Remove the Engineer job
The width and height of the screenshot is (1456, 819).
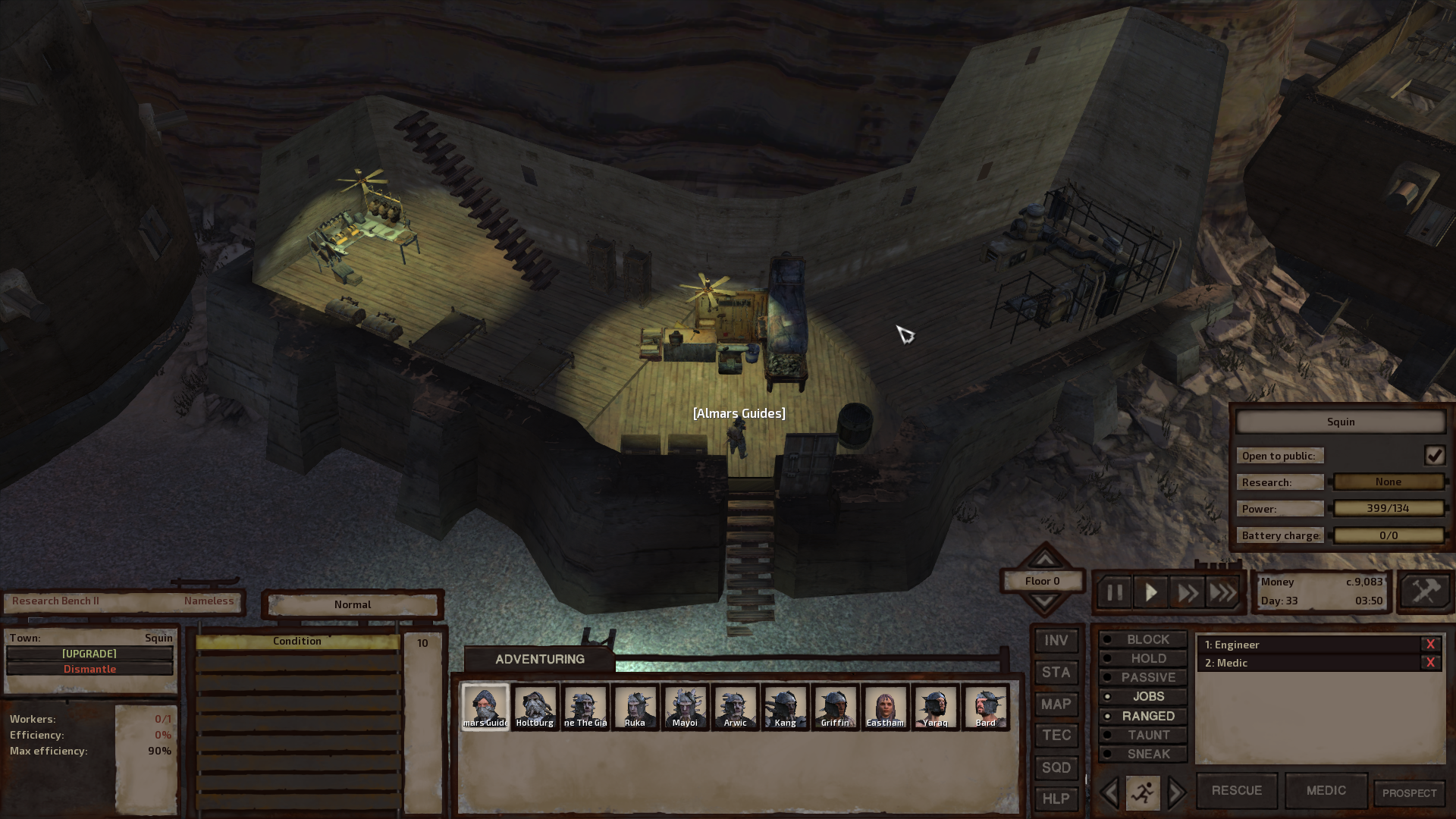[x=1430, y=645]
